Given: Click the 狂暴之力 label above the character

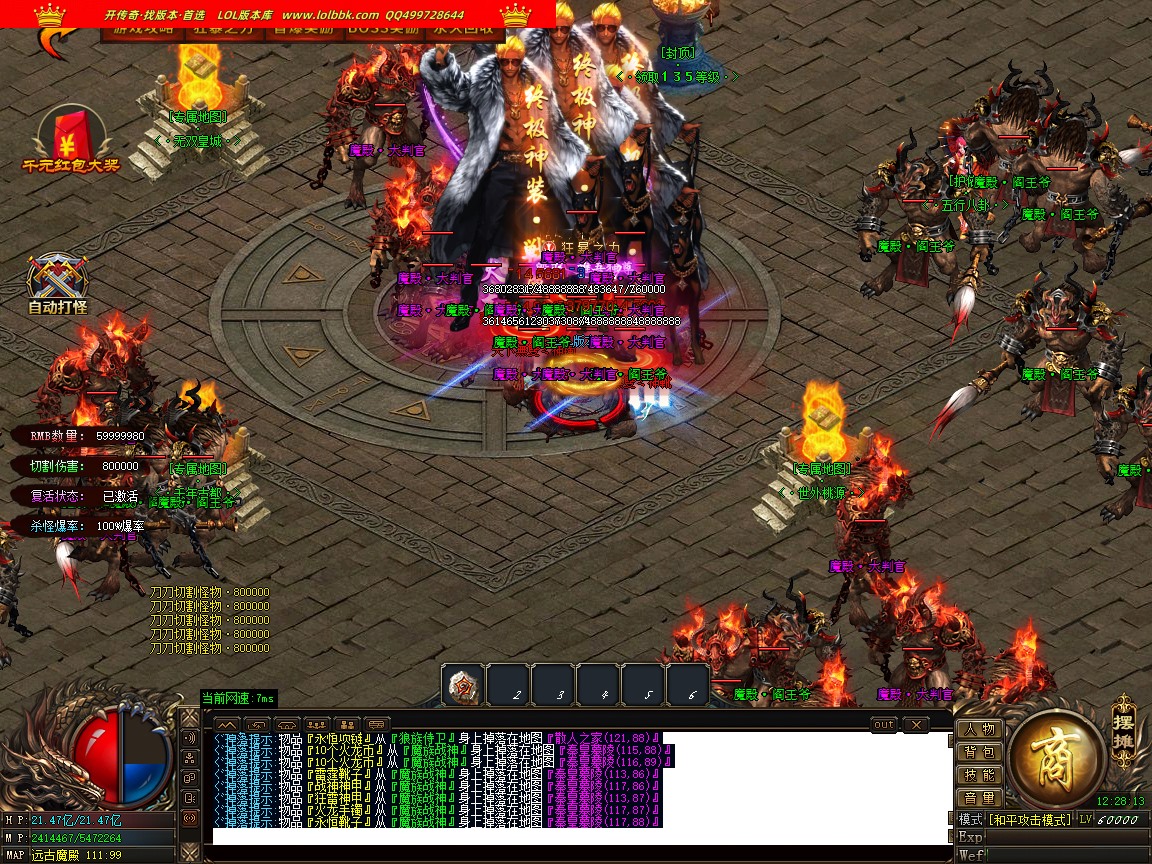Looking at the screenshot, I should point(586,248).
